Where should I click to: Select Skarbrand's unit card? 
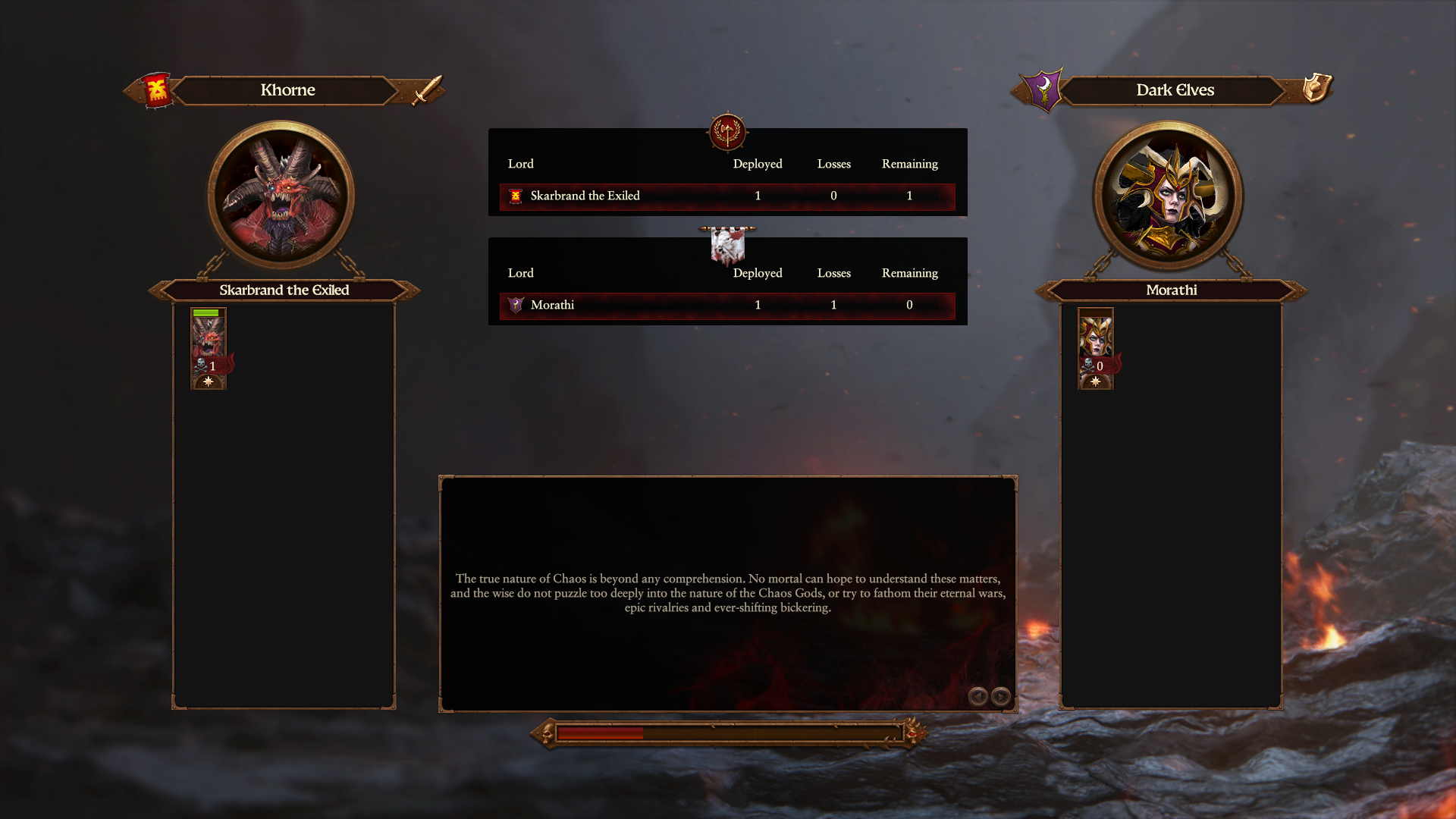tap(209, 348)
